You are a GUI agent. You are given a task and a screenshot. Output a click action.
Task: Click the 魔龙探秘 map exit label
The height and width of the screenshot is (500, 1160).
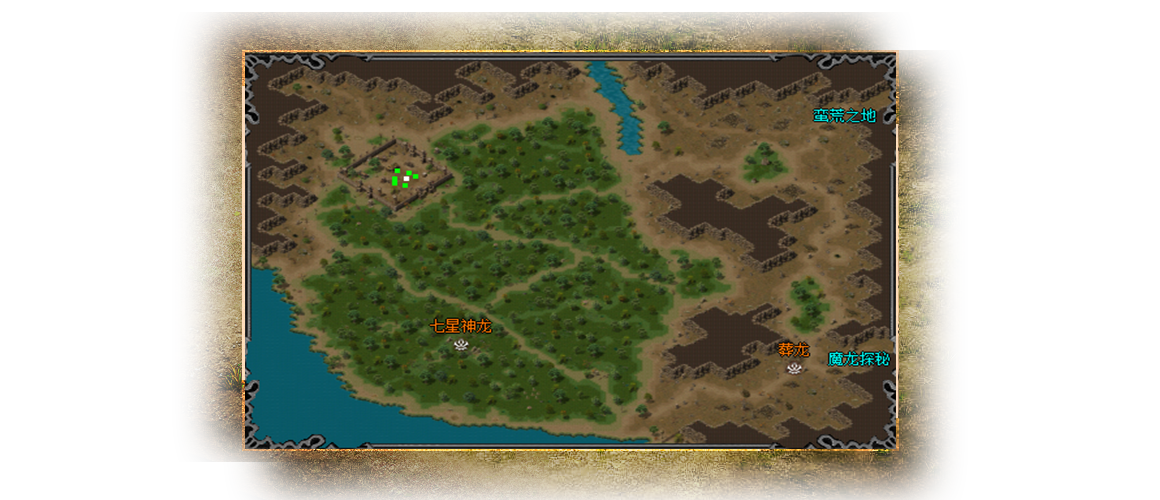coord(858,359)
